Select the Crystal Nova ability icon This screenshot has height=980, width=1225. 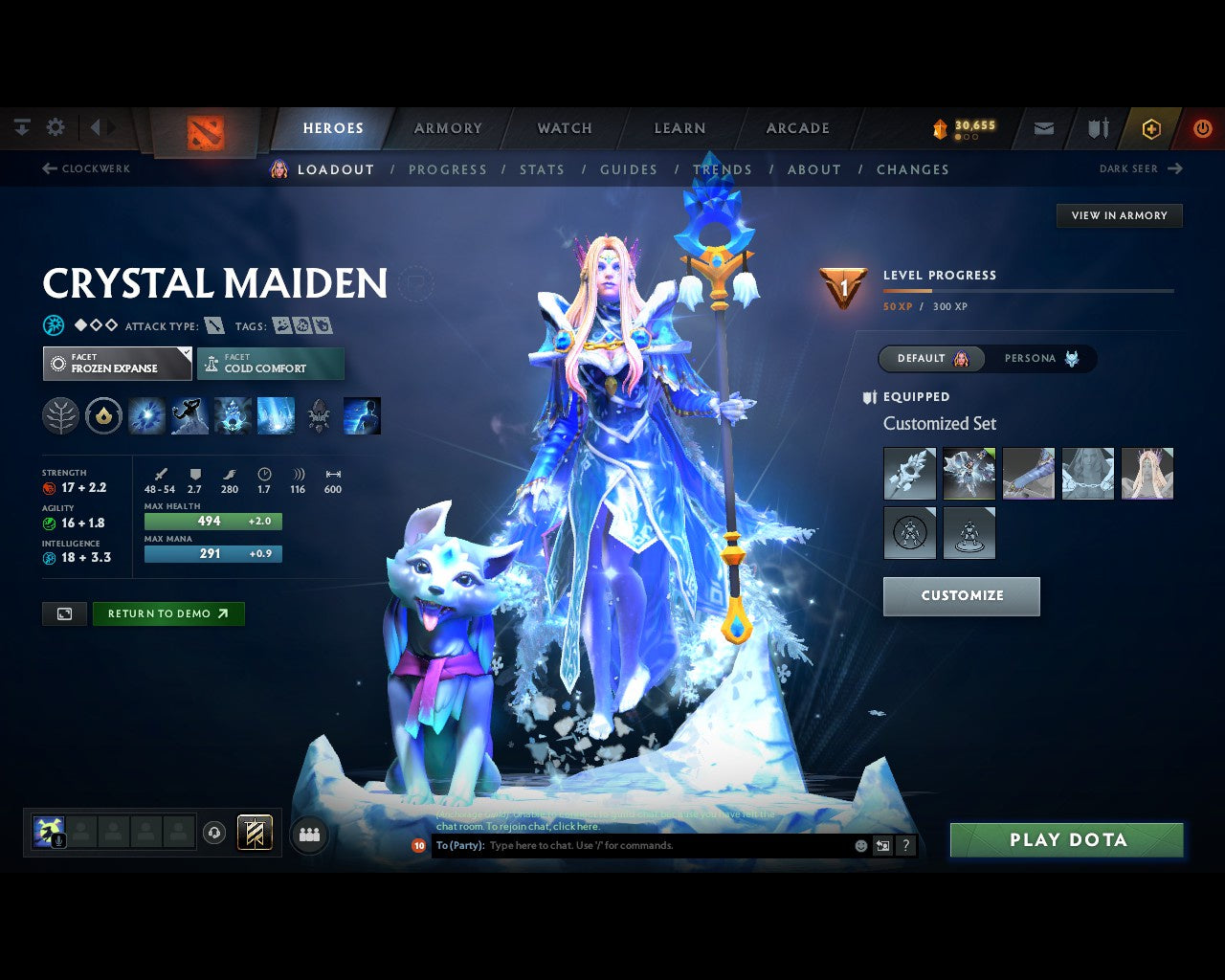coord(146,415)
